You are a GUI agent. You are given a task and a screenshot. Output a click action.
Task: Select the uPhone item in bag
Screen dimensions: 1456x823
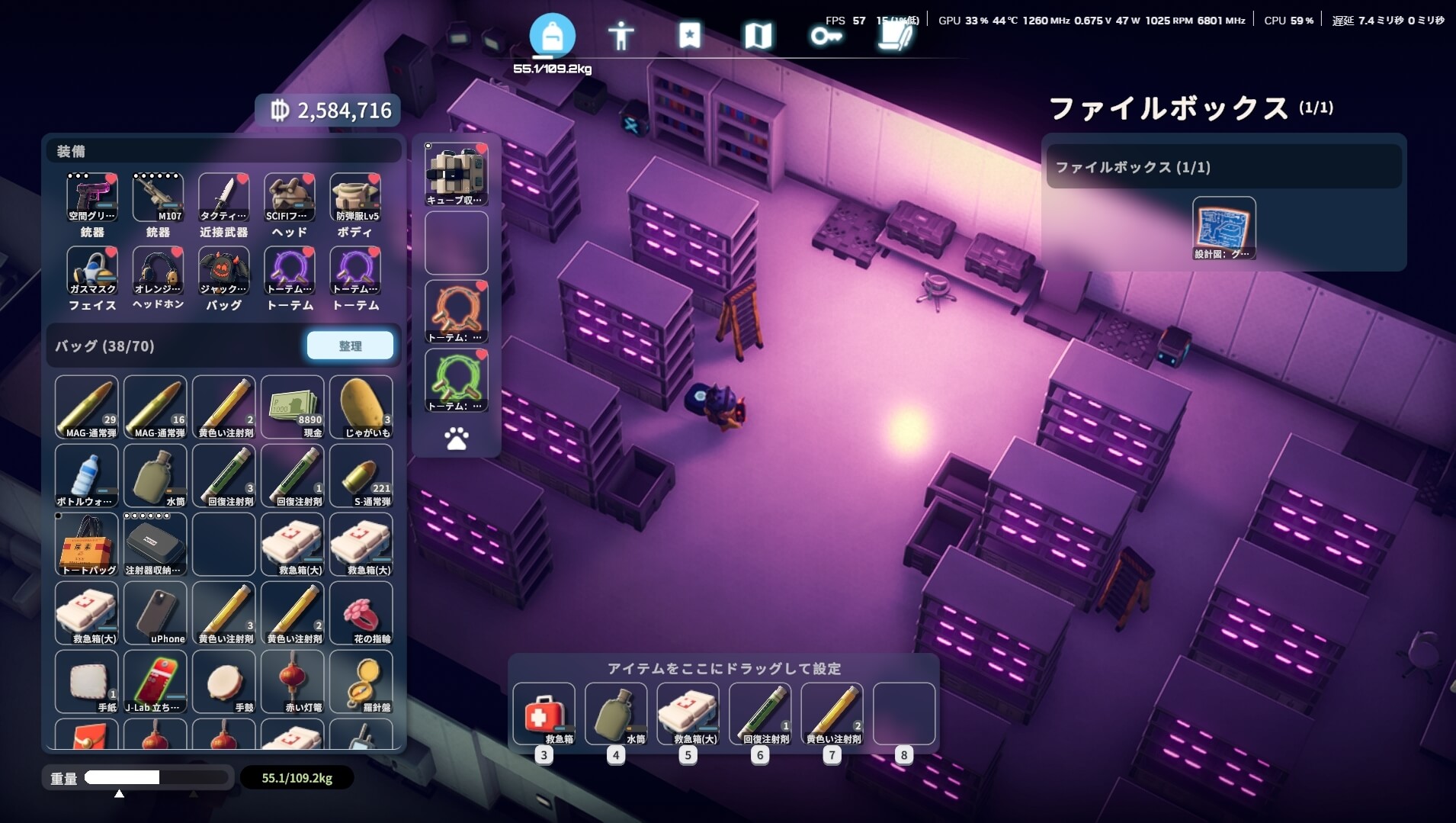pyautogui.click(x=156, y=612)
